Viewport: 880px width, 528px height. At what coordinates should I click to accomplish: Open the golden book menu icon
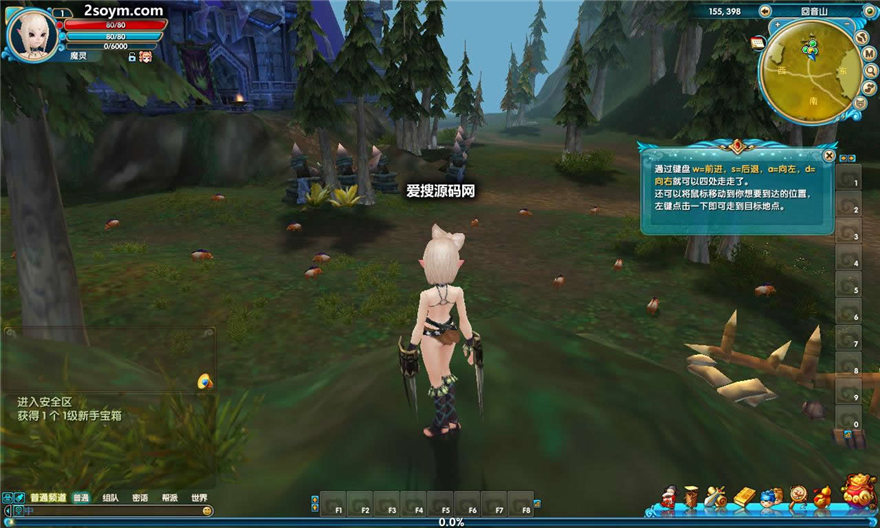coord(744,496)
